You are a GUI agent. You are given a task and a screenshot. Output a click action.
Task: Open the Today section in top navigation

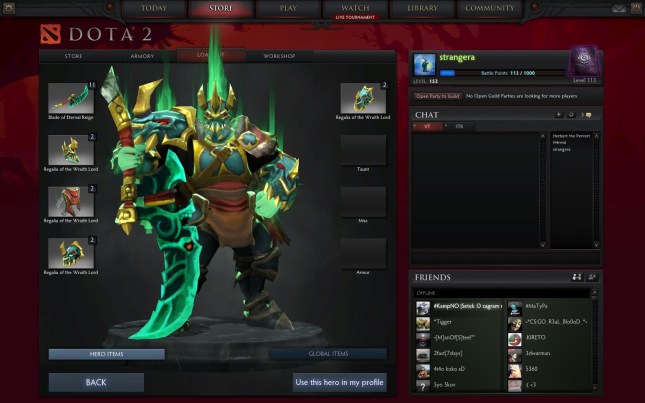[x=154, y=8]
